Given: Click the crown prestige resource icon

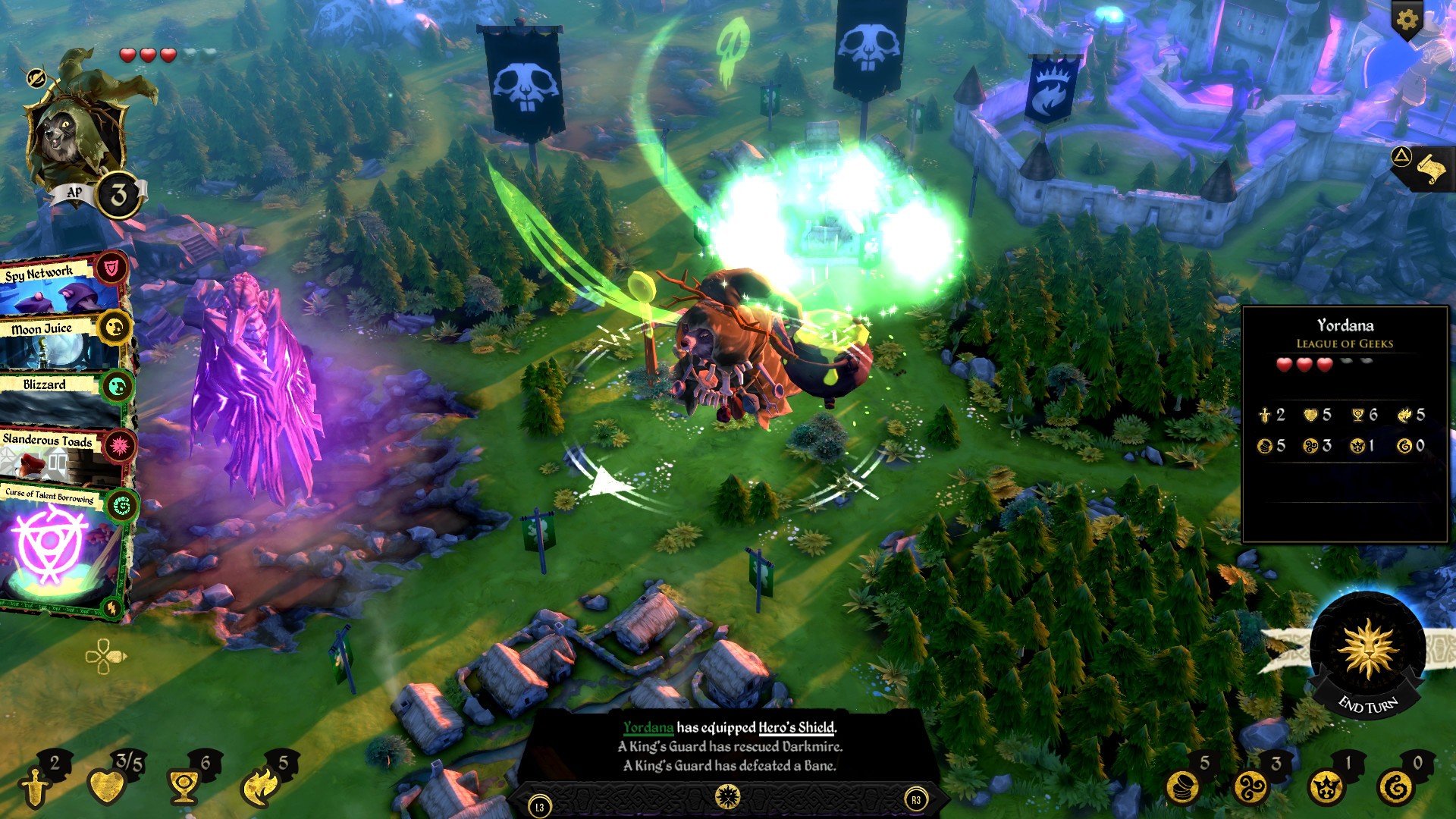Looking at the screenshot, I should tap(1325, 788).
